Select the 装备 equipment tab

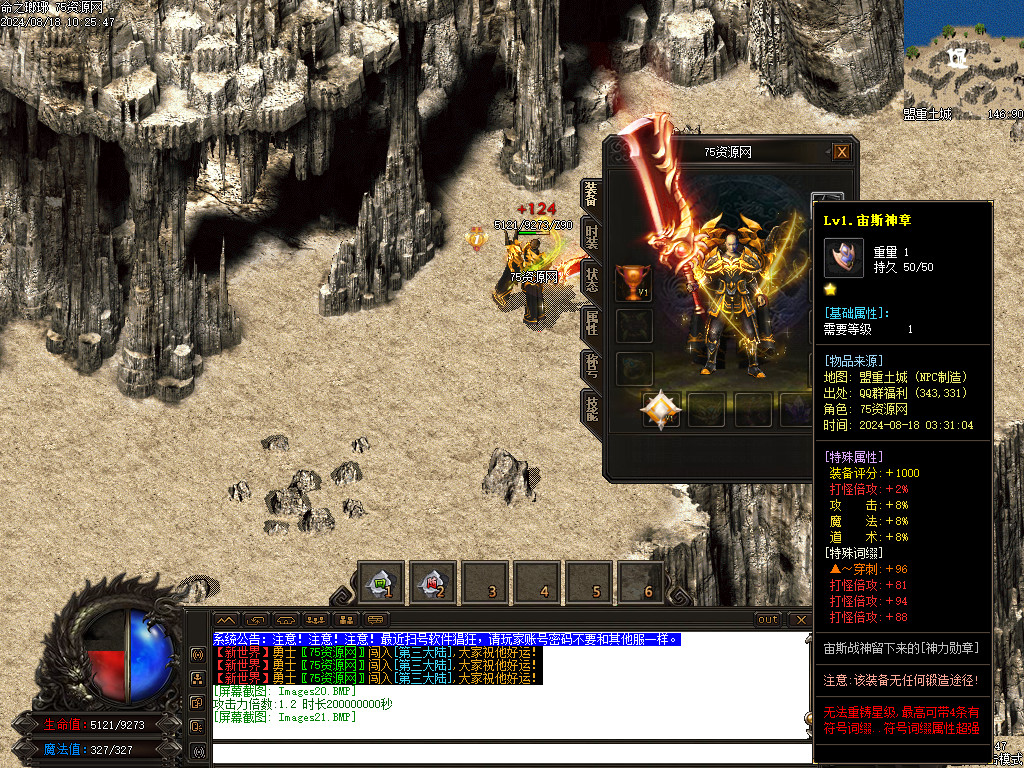pyautogui.click(x=591, y=194)
